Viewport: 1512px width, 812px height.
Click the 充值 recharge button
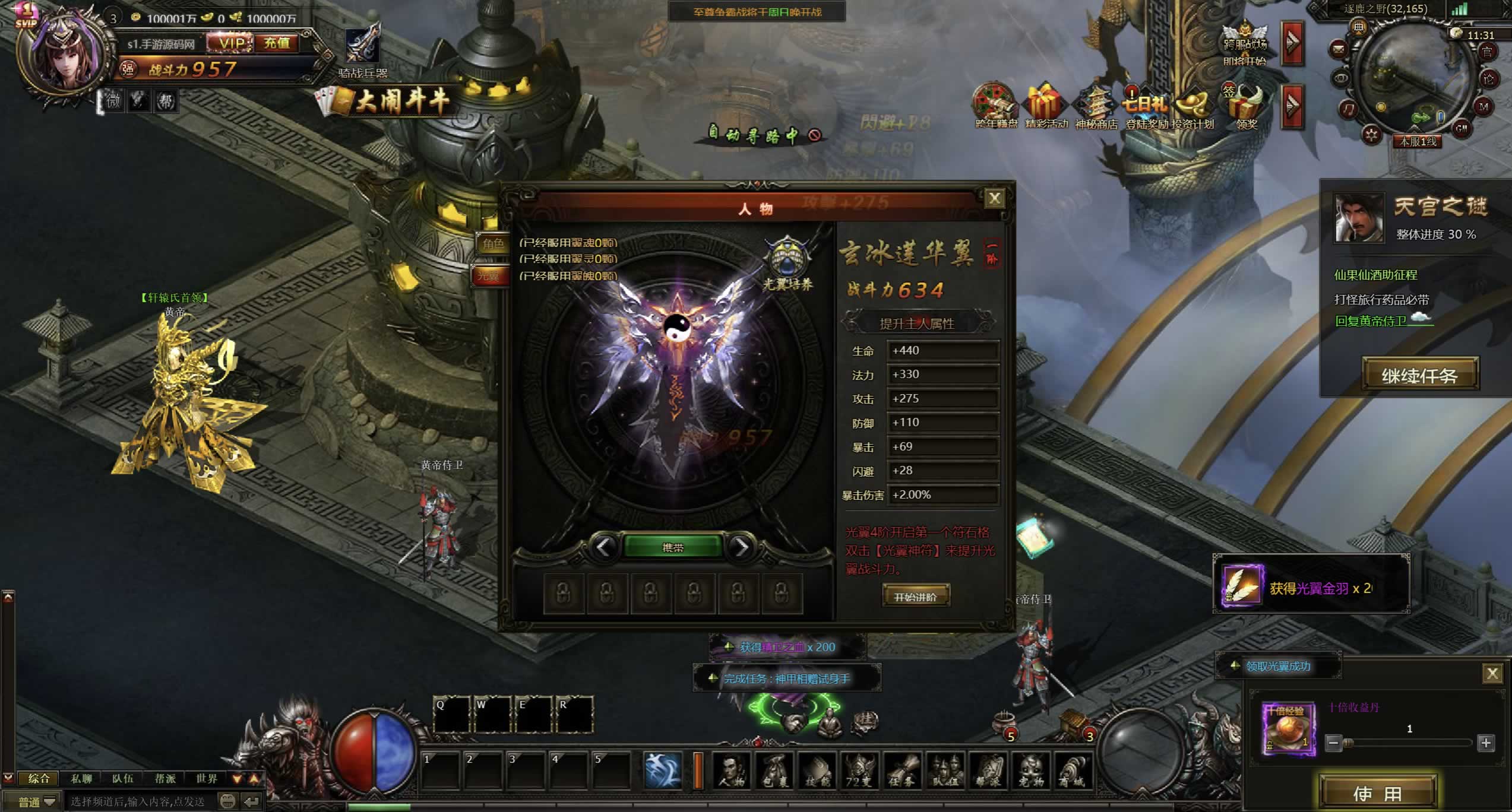pyautogui.click(x=277, y=43)
